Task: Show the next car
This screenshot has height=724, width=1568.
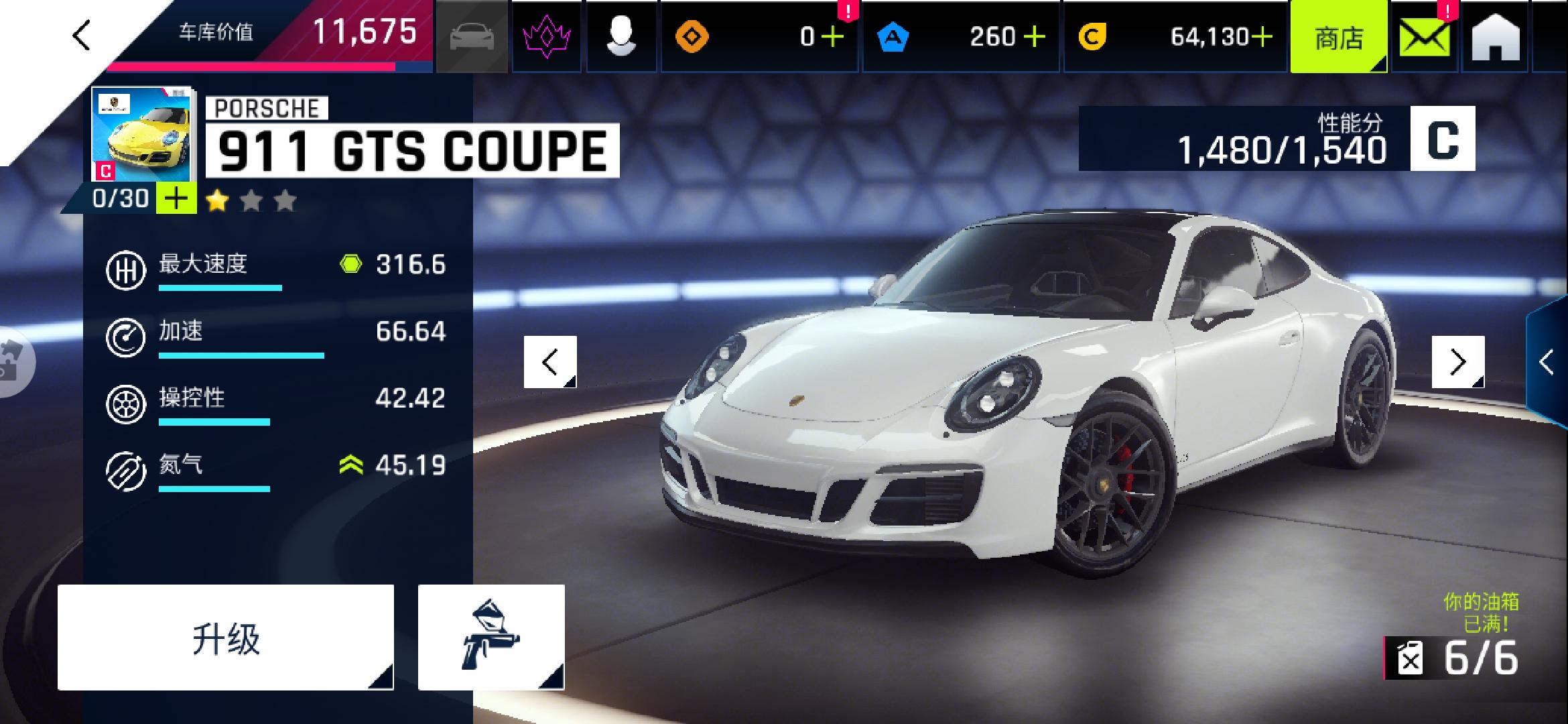Action: point(1458,362)
